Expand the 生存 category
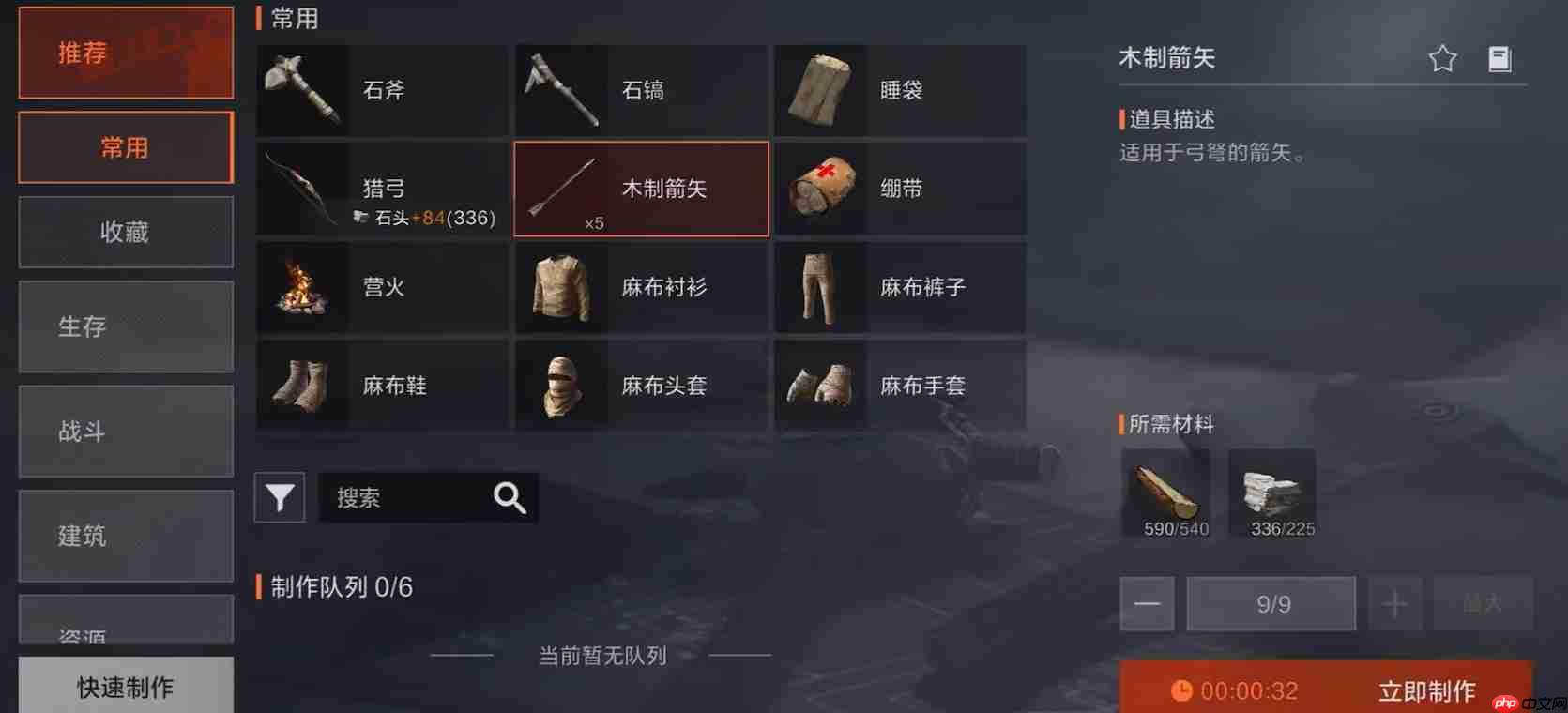This screenshot has height=713, width=1568. tap(125, 326)
